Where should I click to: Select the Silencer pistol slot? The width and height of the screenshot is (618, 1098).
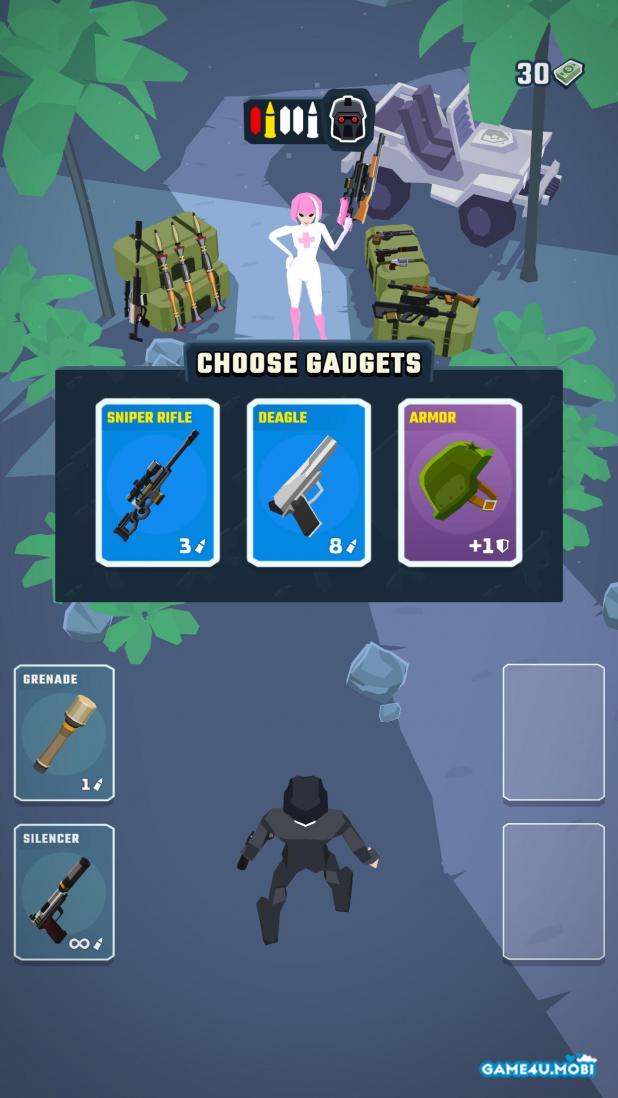[x=64, y=892]
